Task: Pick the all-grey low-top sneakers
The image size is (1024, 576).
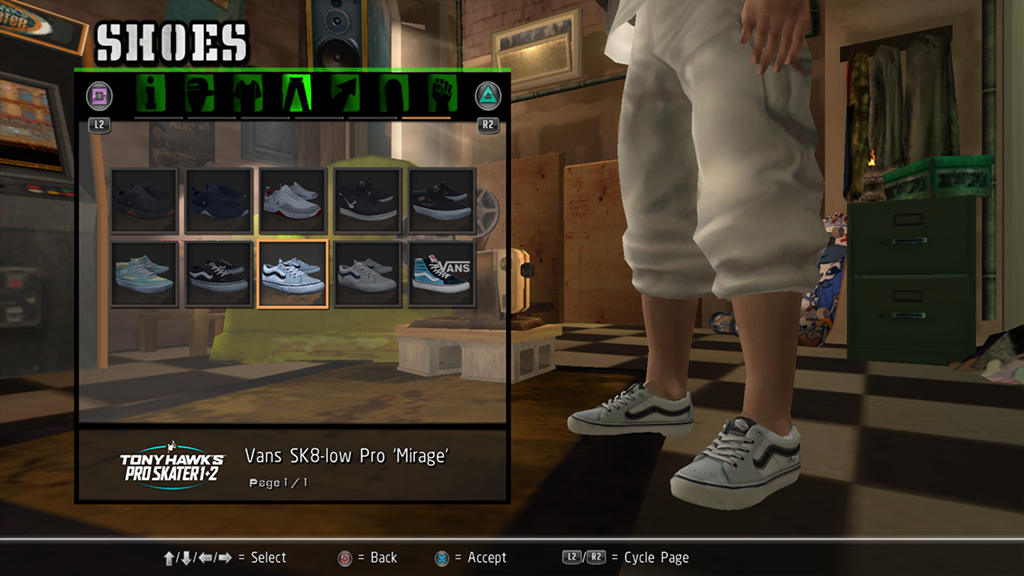Action: 367,274
